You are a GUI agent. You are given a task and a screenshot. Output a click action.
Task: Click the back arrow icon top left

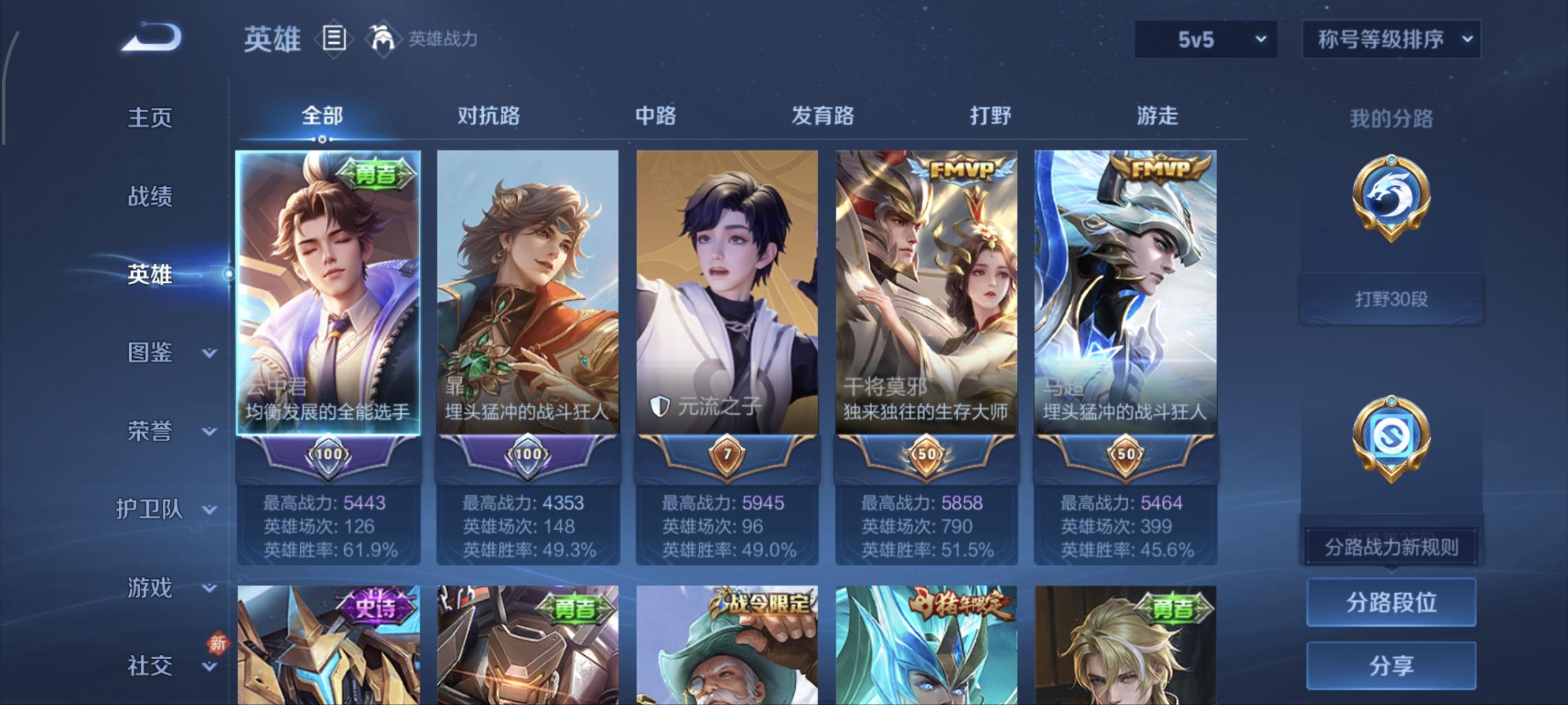pyautogui.click(x=152, y=38)
